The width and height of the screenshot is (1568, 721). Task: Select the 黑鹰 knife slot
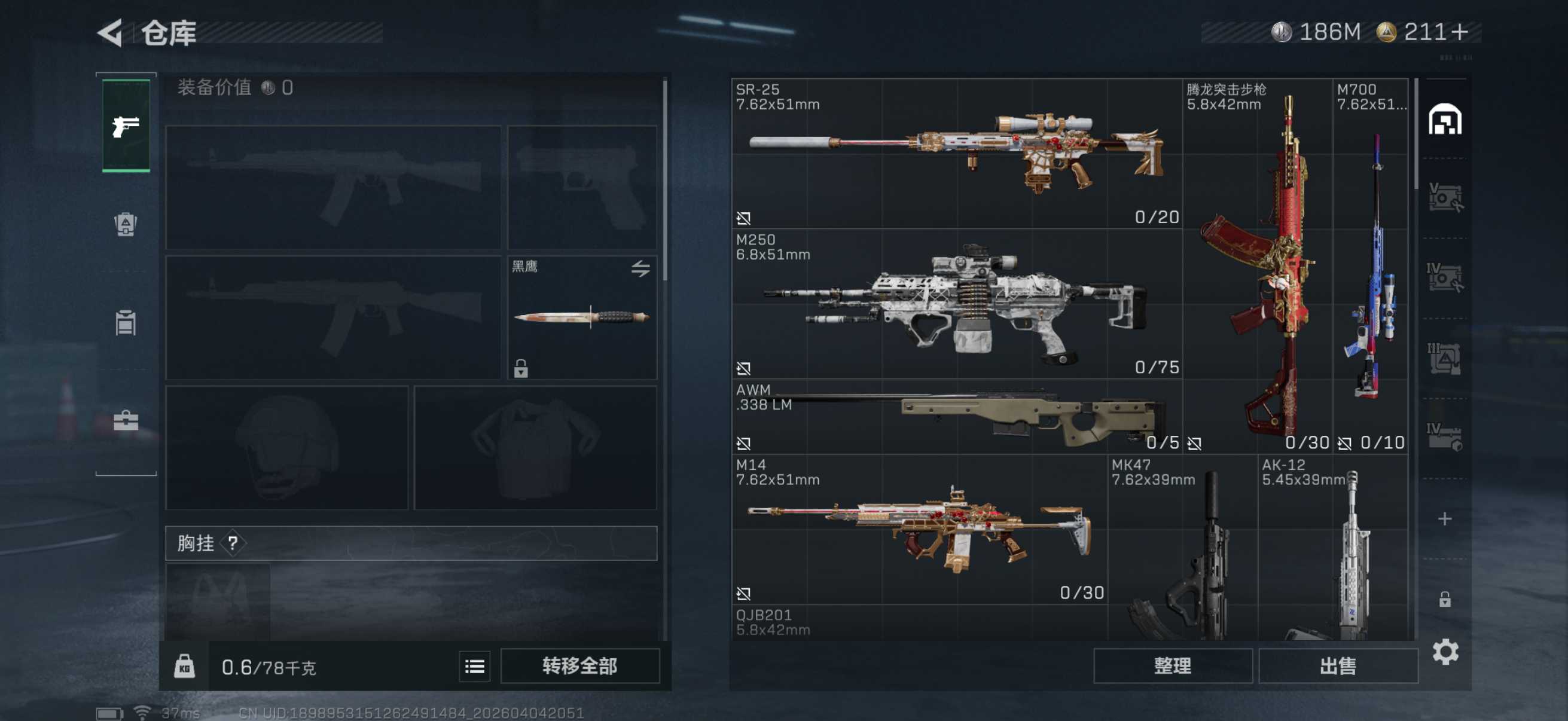581,317
